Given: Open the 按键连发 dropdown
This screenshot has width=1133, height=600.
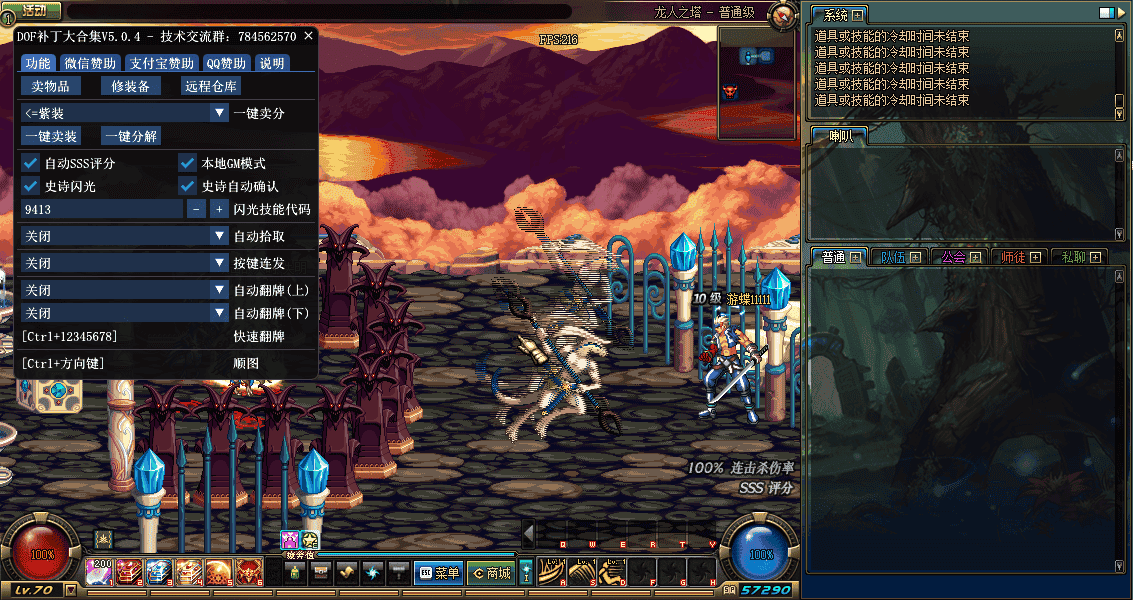Looking at the screenshot, I should [x=125, y=263].
